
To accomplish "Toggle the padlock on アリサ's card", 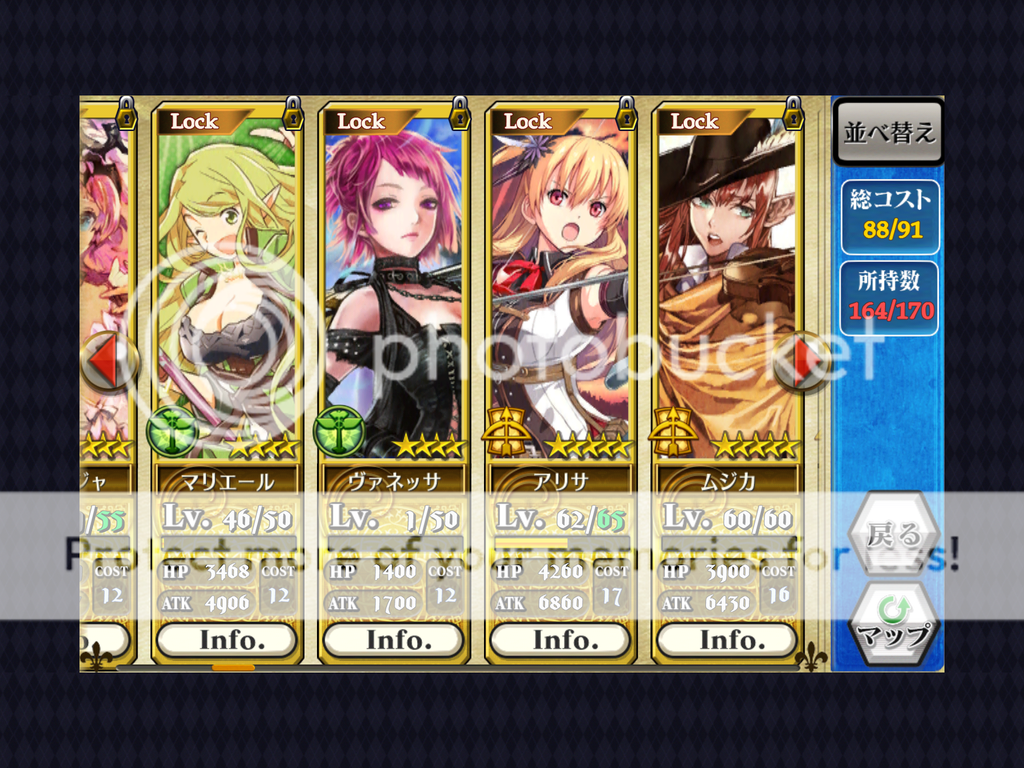I will click(x=626, y=113).
